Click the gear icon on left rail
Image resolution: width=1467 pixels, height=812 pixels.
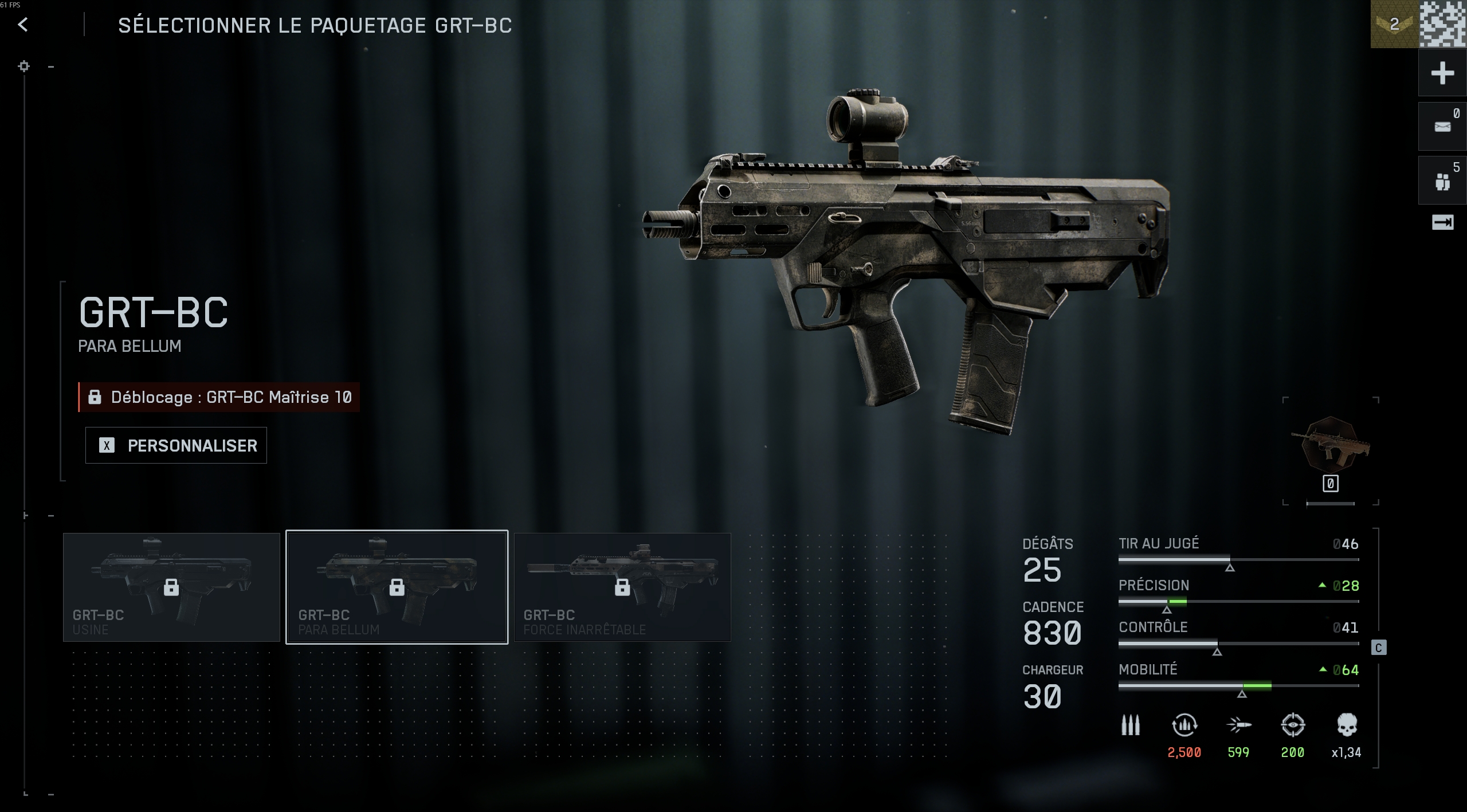(23, 66)
